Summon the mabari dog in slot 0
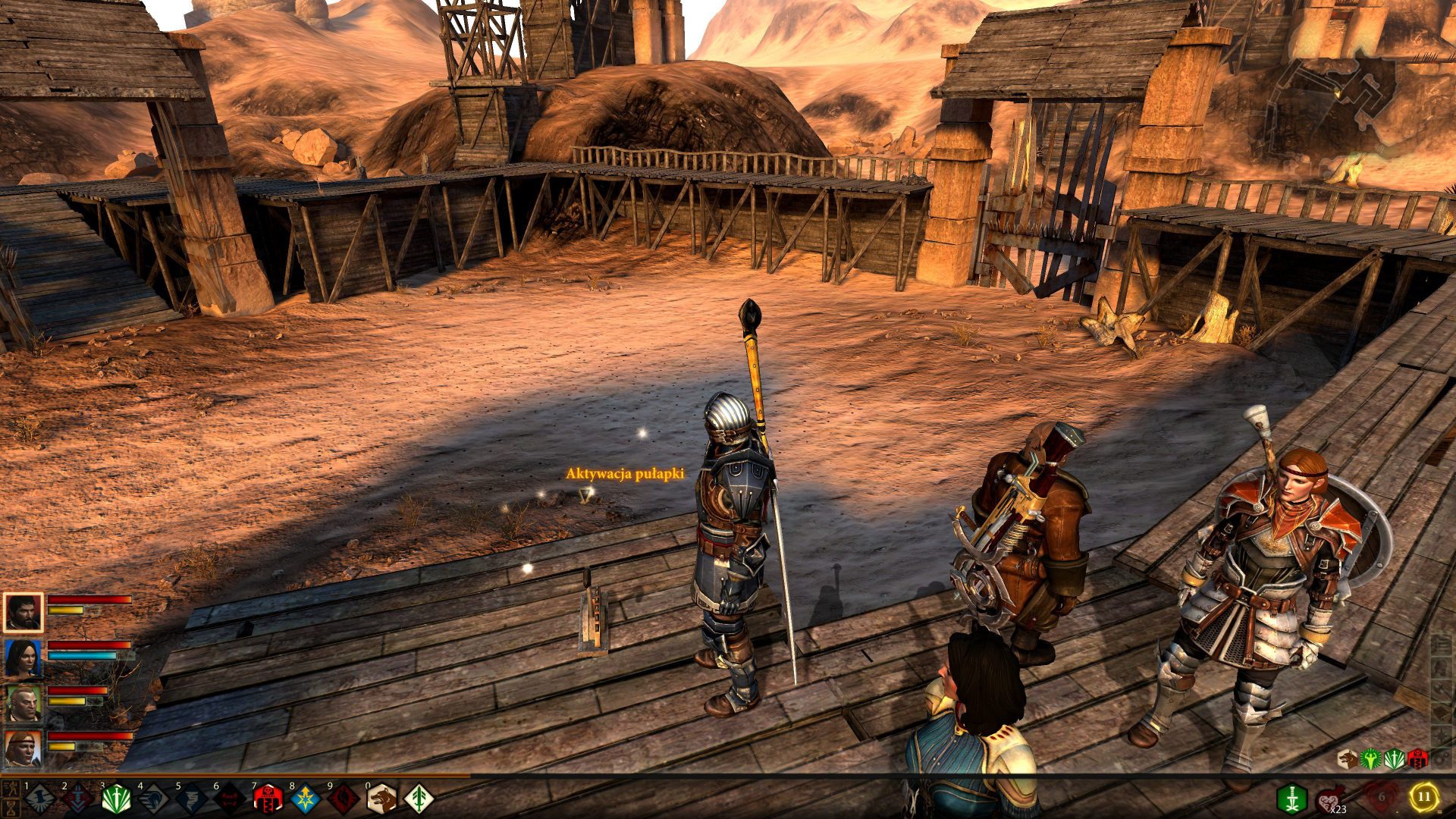Screen dimensions: 1456x819 pos(381,799)
